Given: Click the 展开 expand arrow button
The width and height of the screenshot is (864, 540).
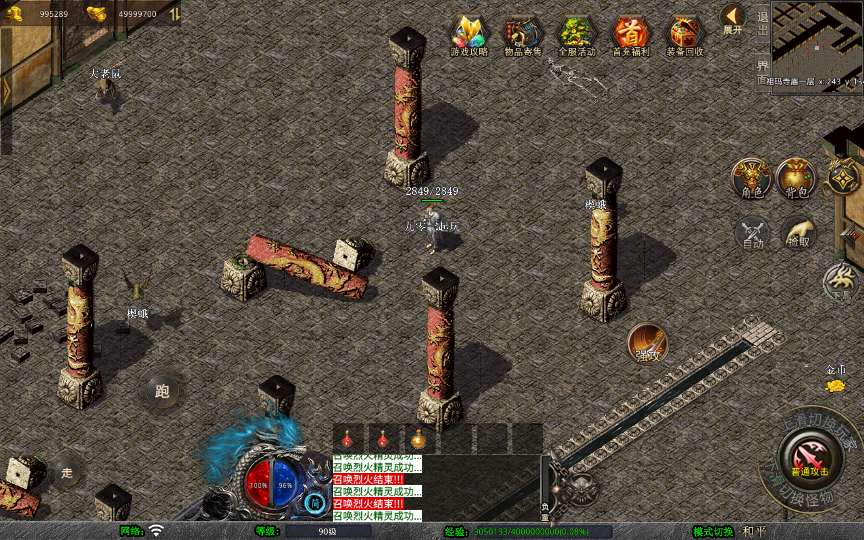Looking at the screenshot, I should point(733,18).
